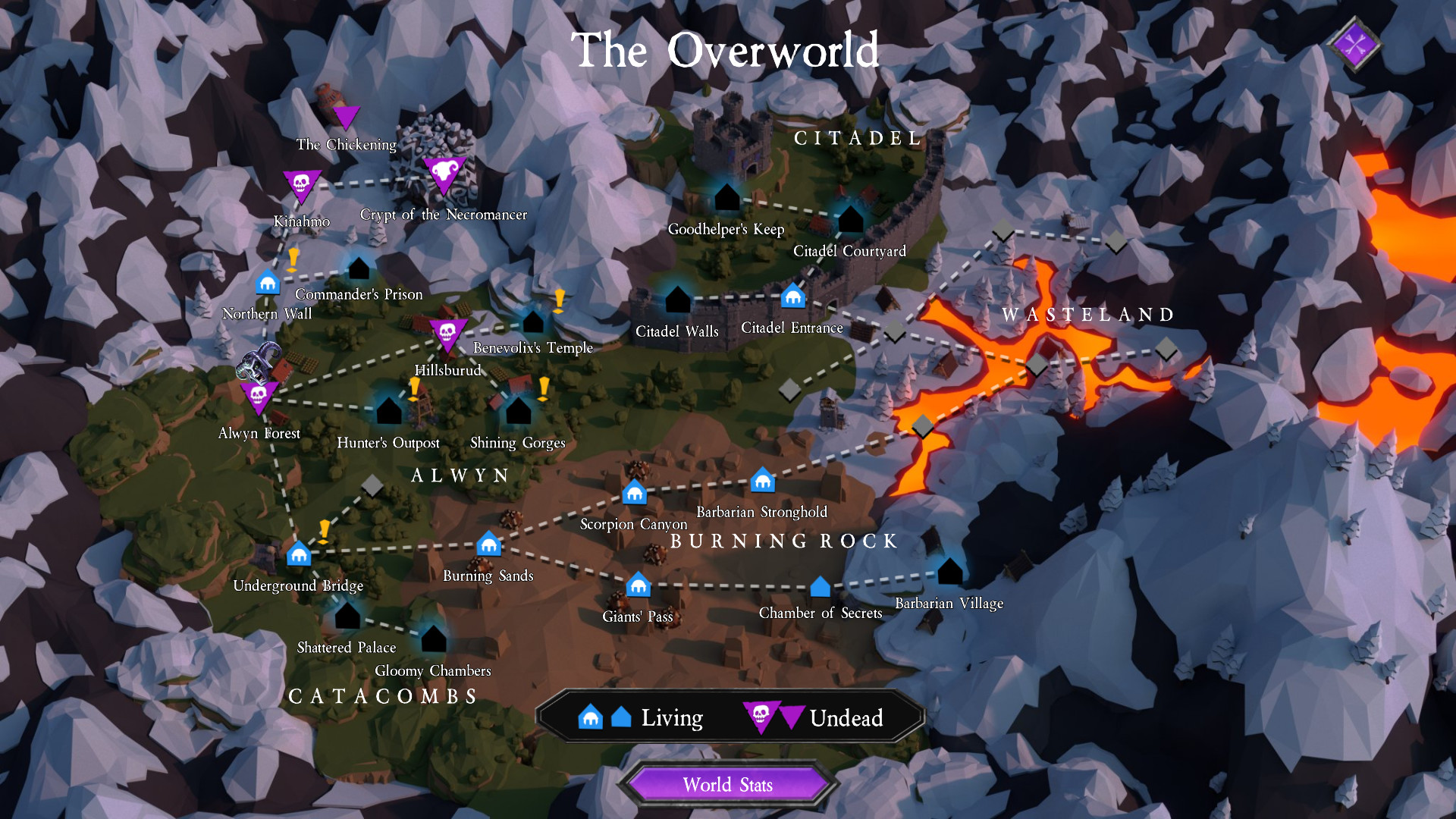Click the Alwyn Forest undead skull marker
This screenshot has height=819, width=1456.
(259, 396)
